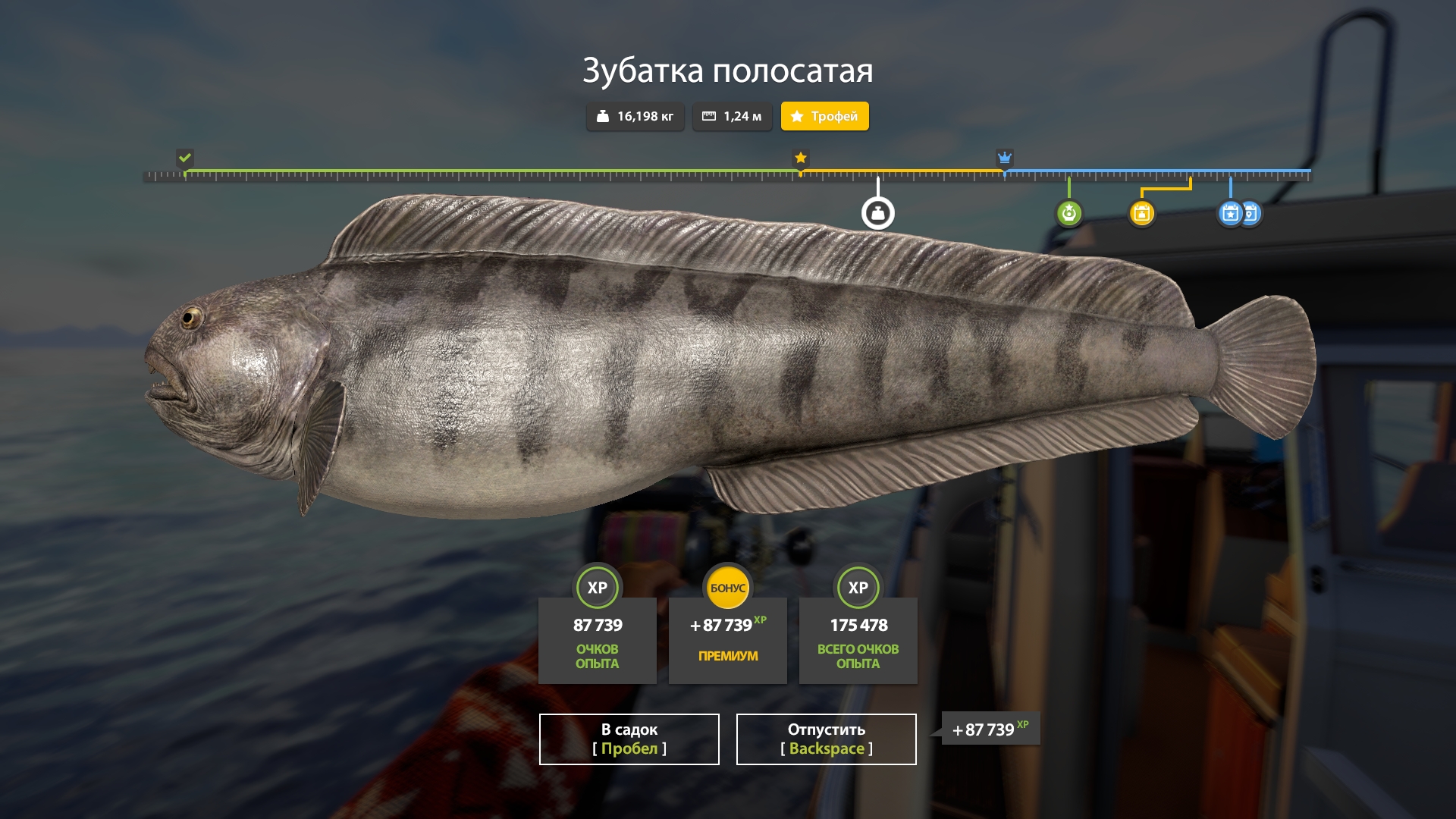Click the yellow "Трофей" badge
This screenshot has height=819, width=1456.
[824, 116]
